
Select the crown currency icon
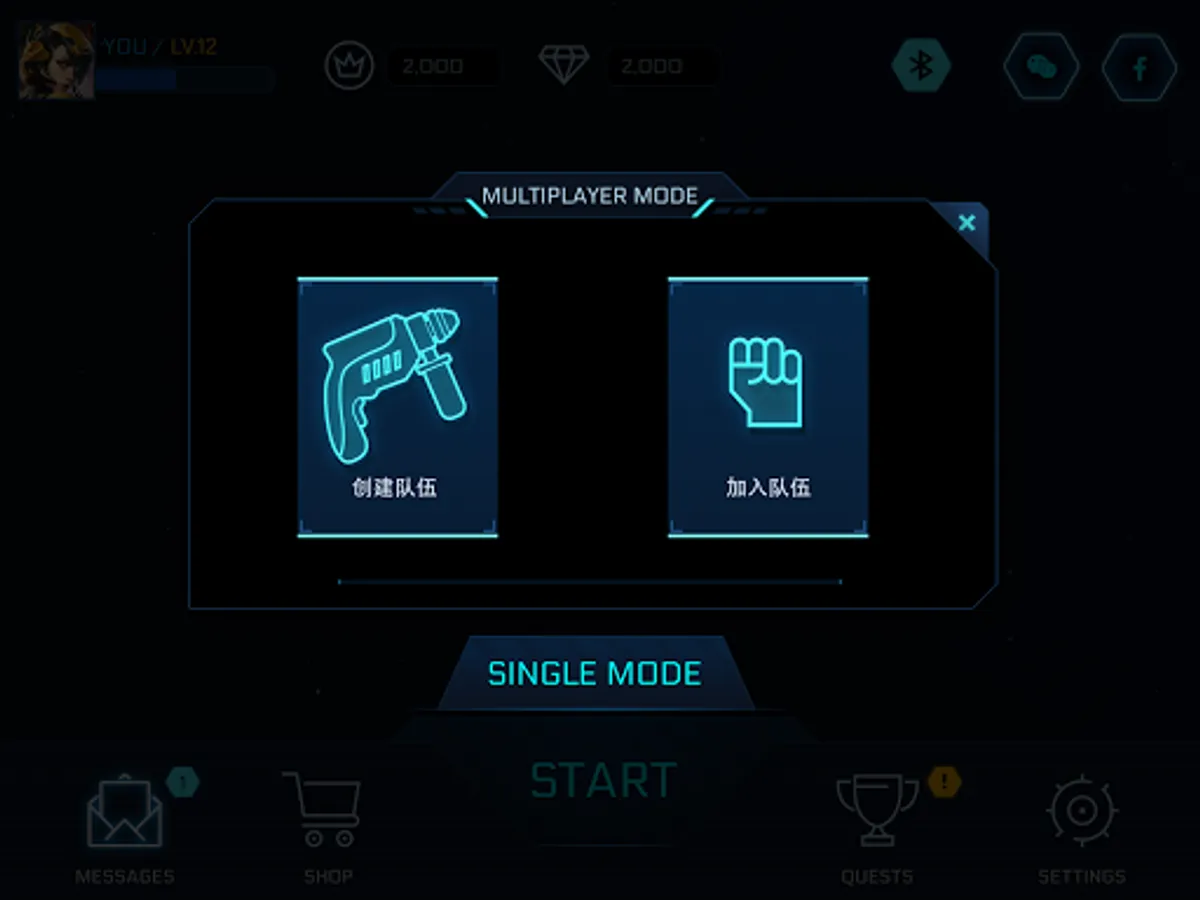(349, 66)
